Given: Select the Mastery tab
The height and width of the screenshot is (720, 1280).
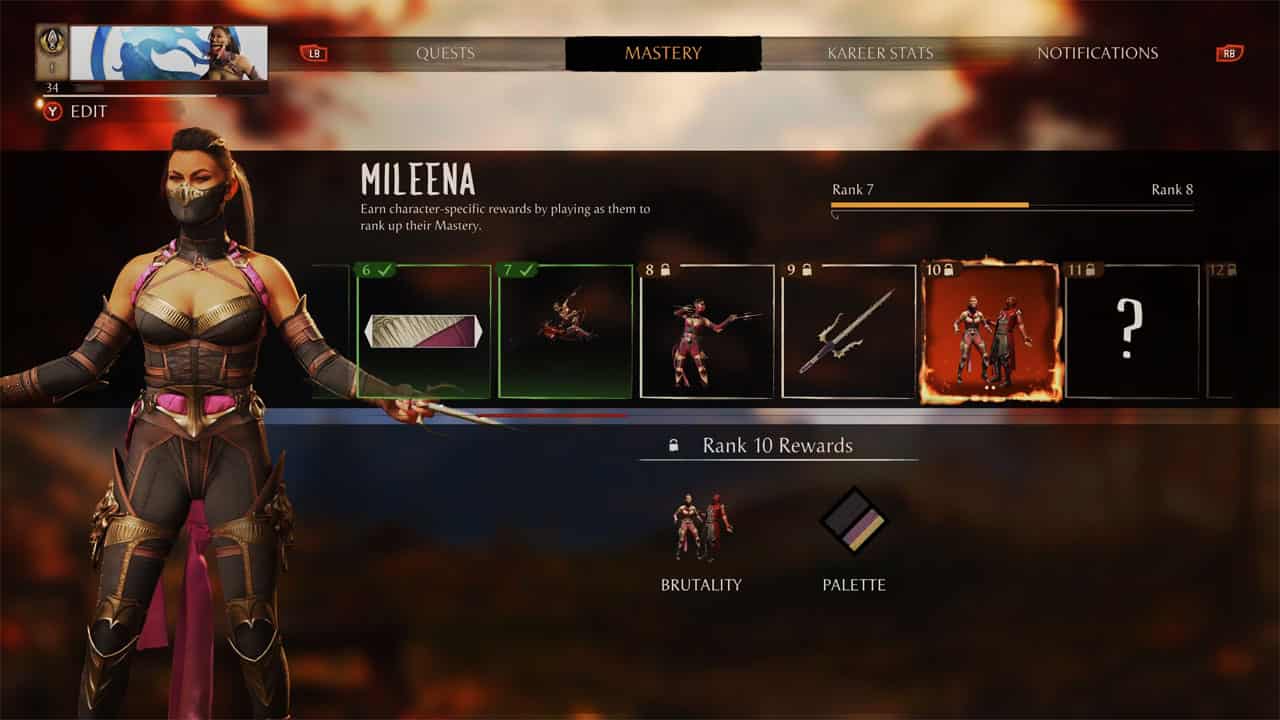Looking at the screenshot, I should pyautogui.click(x=663, y=53).
